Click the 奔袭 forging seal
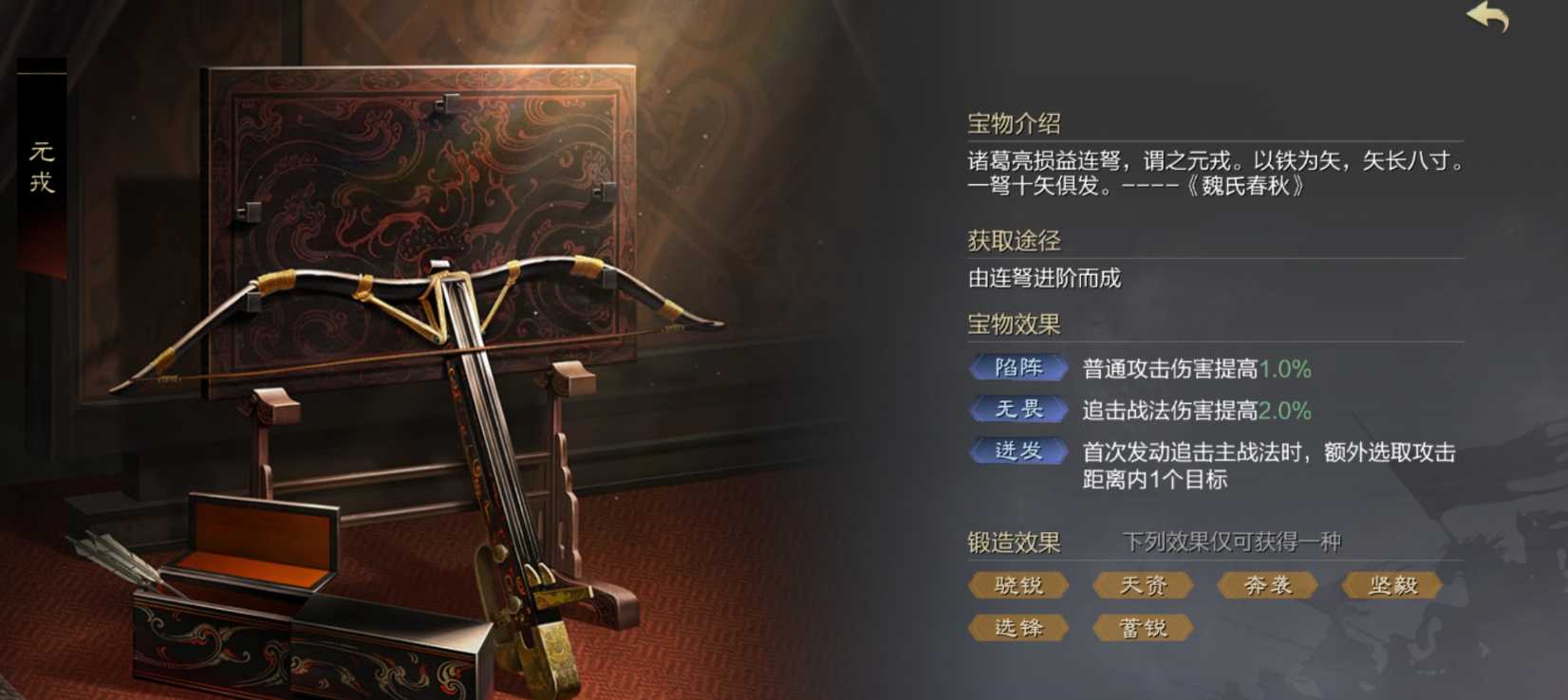 pos(1266,585)
